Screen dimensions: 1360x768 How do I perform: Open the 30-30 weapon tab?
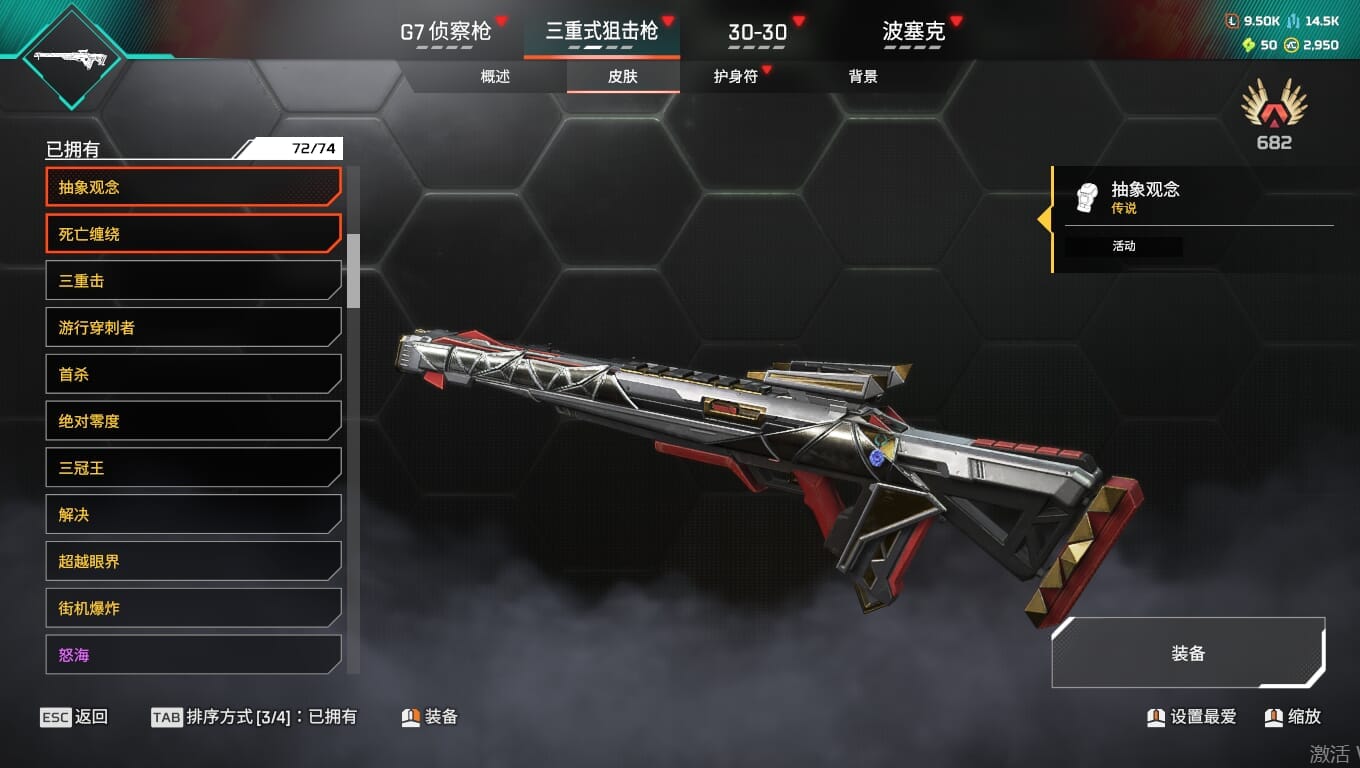757,32
